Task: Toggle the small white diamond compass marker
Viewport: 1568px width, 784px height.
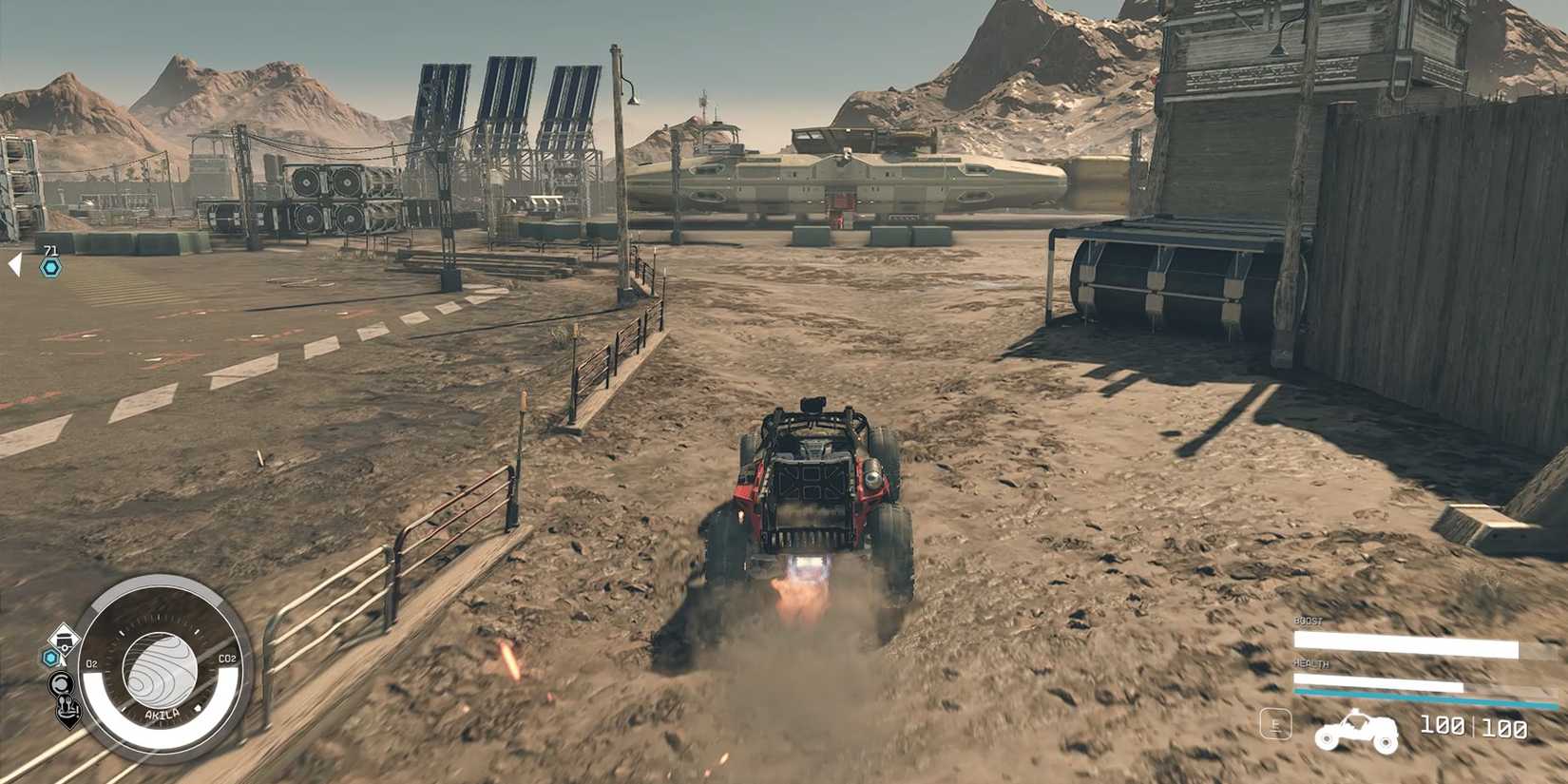Action: click(198, 709)
